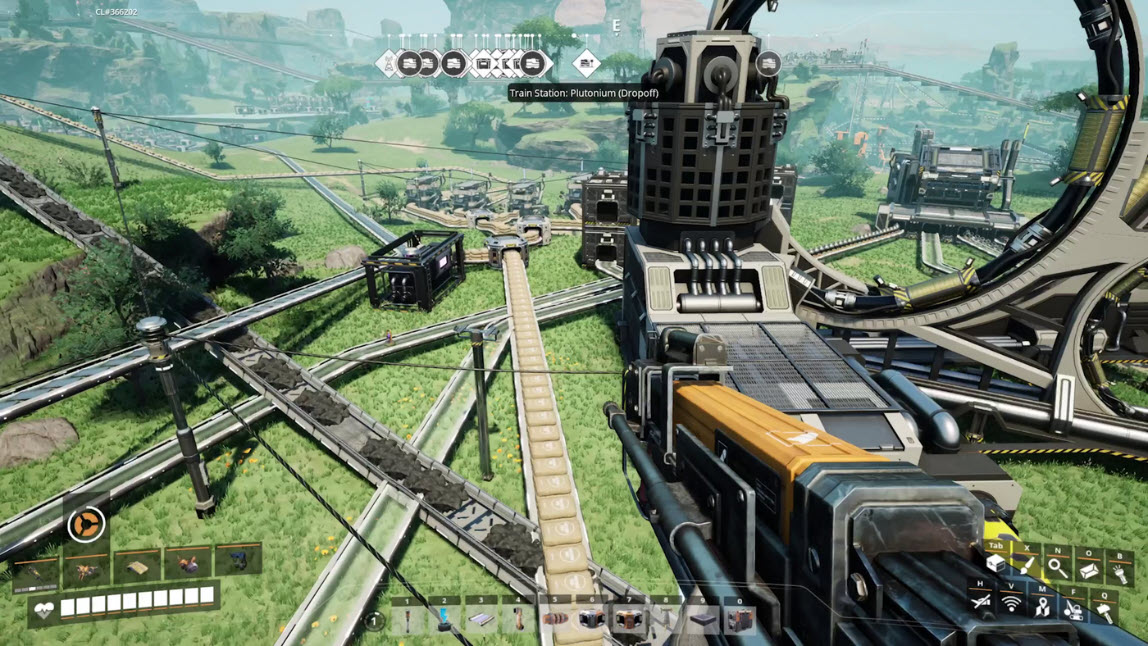Screen dimensions: 1148x646
Task: Toggle the flashlight icon
Action: point(1119,573)
